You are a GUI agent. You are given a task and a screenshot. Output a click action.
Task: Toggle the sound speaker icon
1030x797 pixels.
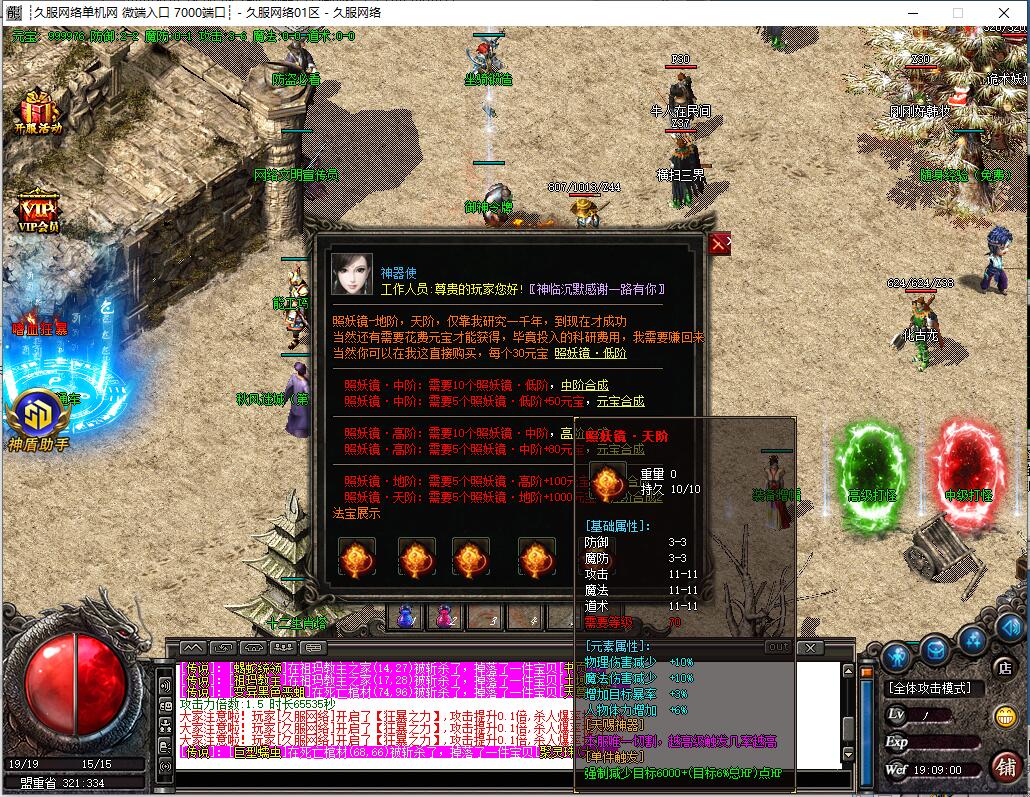click(1008, 627)
